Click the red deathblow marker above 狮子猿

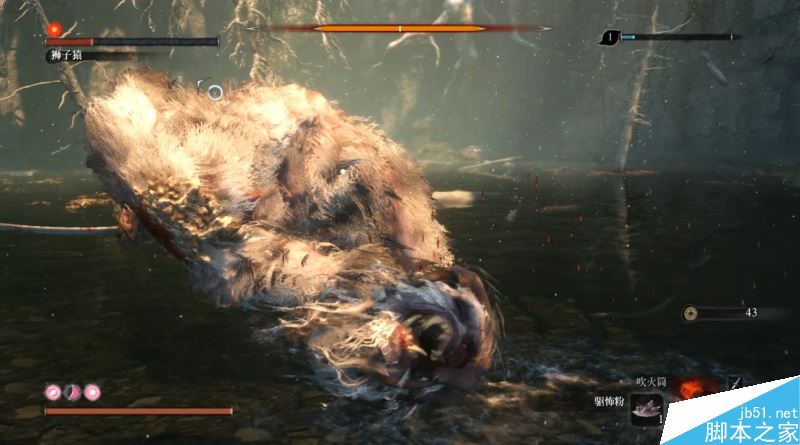click(53, 29)
